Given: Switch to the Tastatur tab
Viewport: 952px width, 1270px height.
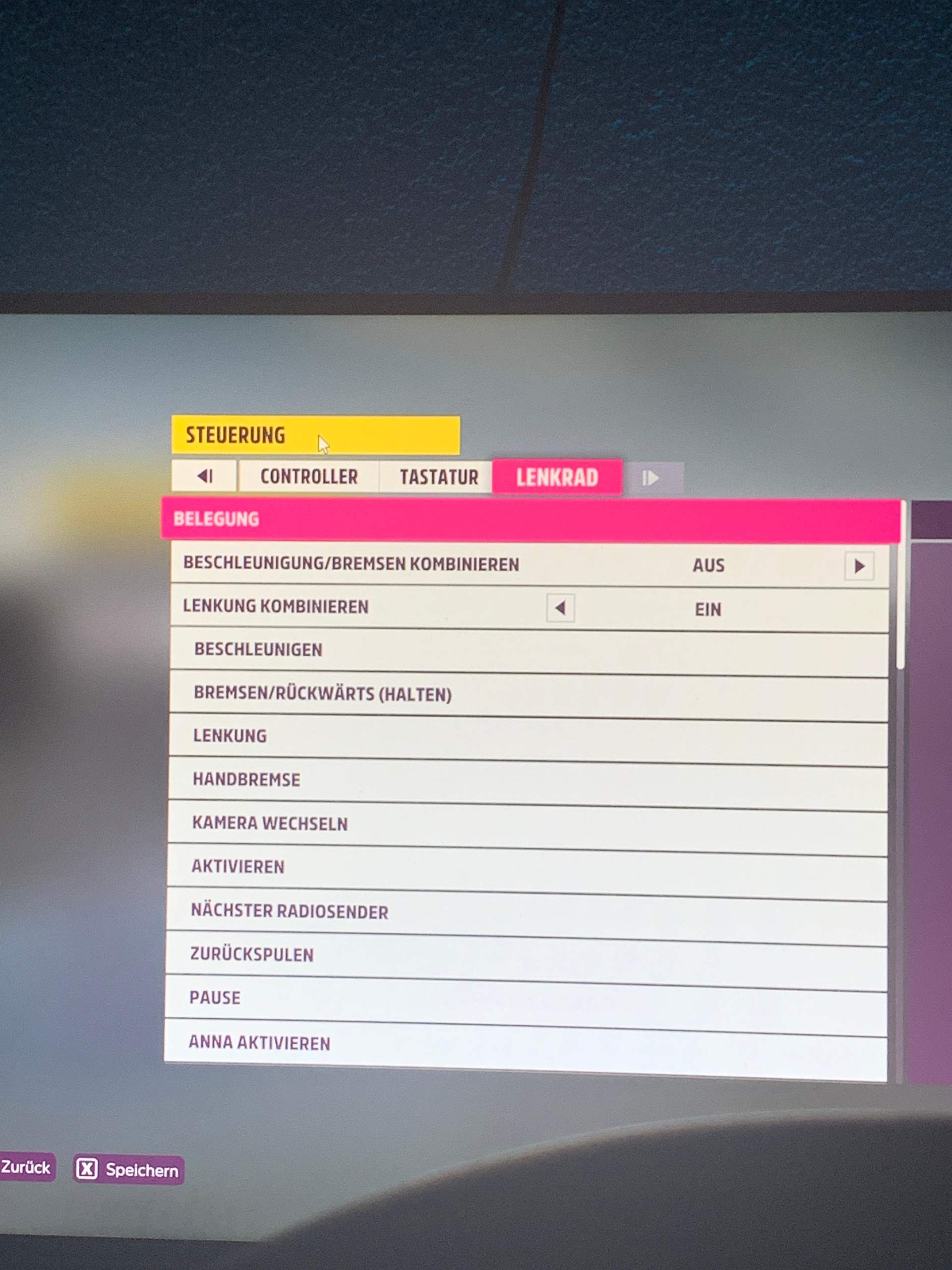Looking at the screenshot, I should point(439,477).
